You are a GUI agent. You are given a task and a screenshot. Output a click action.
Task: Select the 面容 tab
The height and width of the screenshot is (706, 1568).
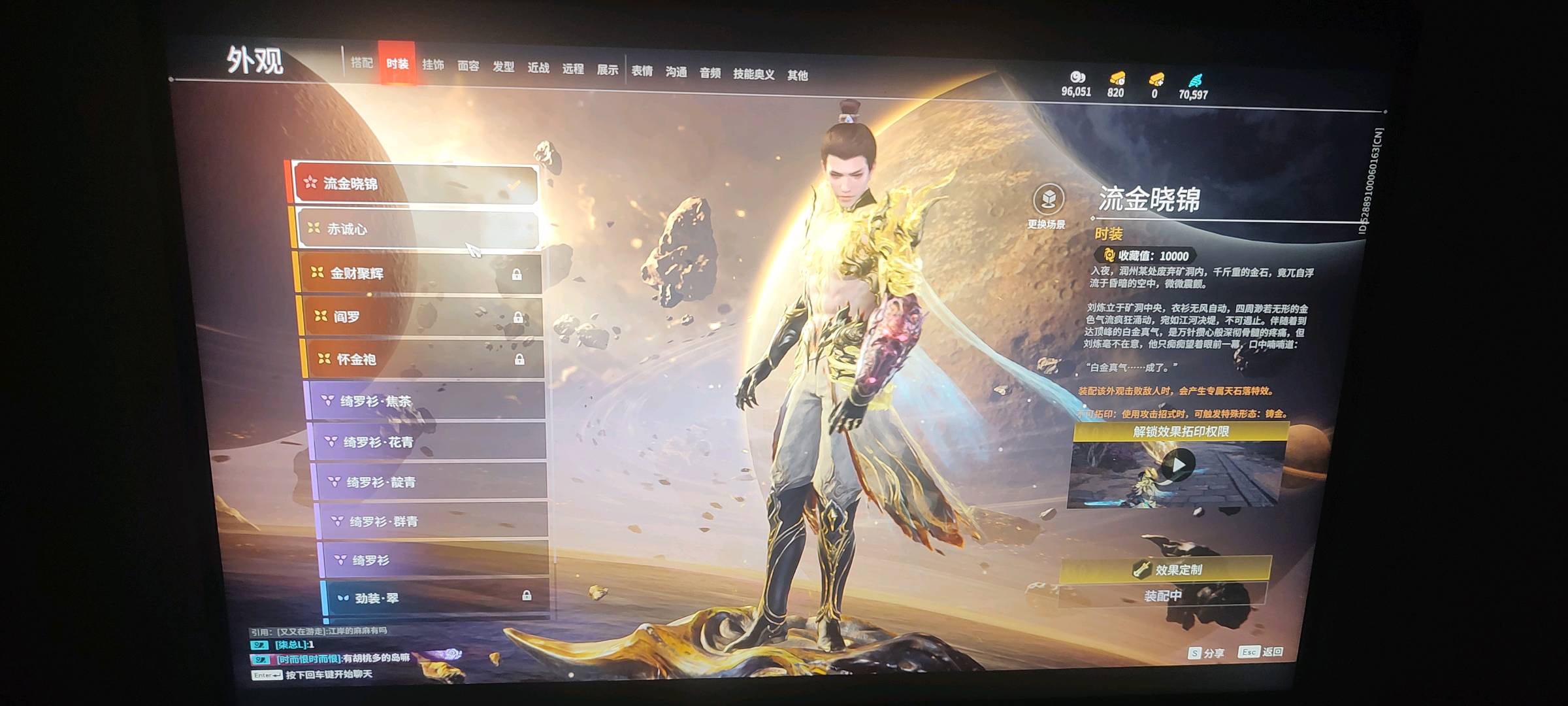(x=468, y=66)
